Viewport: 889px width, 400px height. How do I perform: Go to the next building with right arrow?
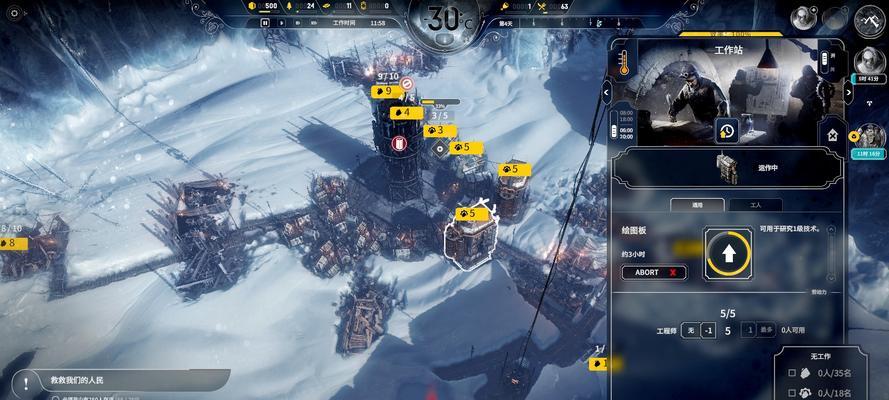tap(849, 91)
